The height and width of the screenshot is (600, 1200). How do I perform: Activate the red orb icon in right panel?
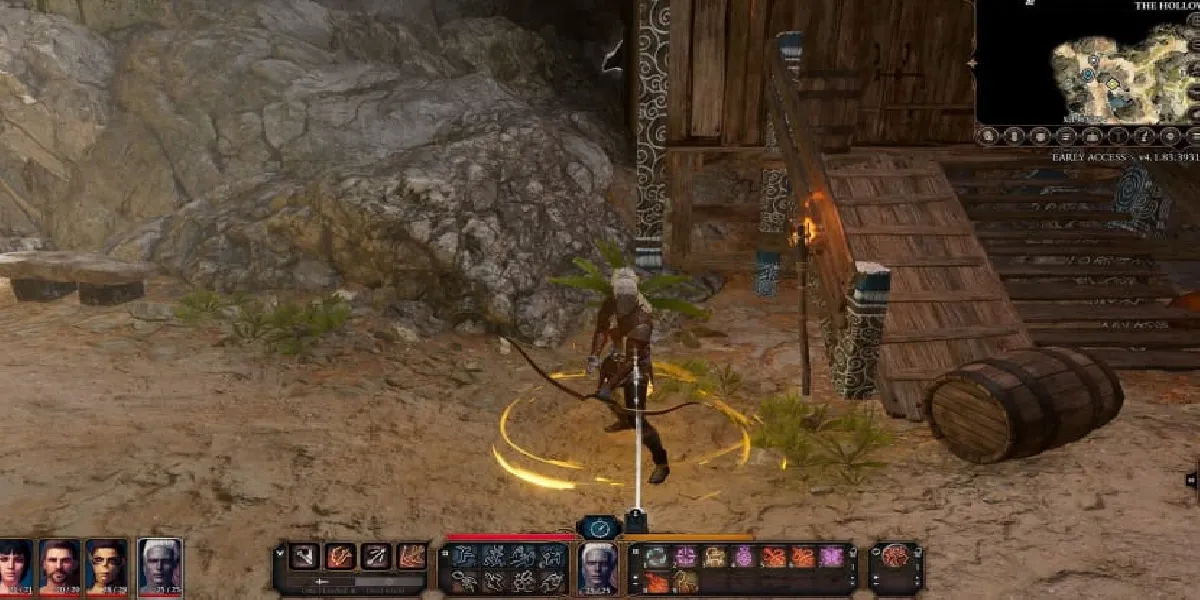click(895, 557)
